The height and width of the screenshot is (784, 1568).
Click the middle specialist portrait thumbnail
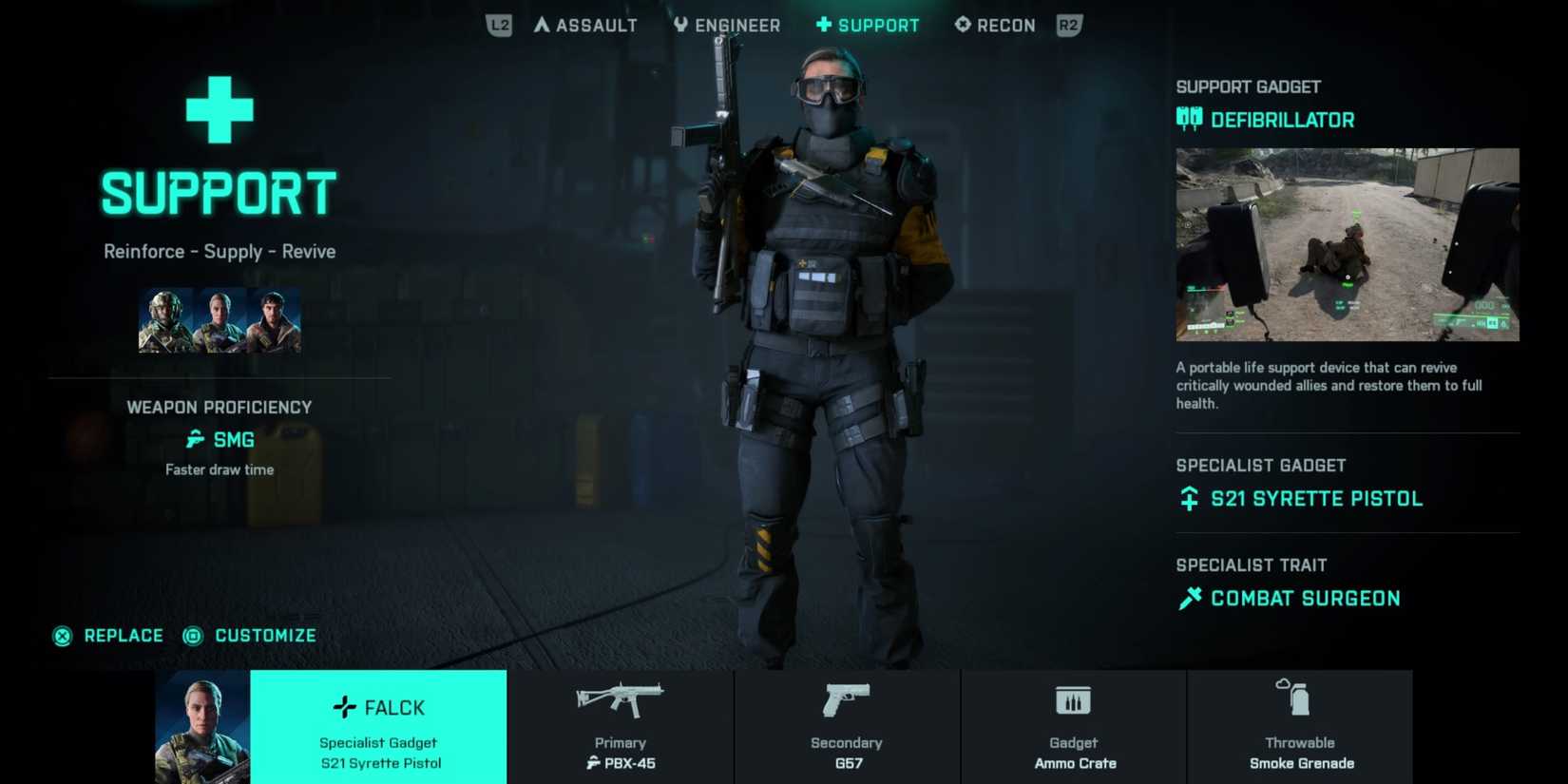pos(219,320)
